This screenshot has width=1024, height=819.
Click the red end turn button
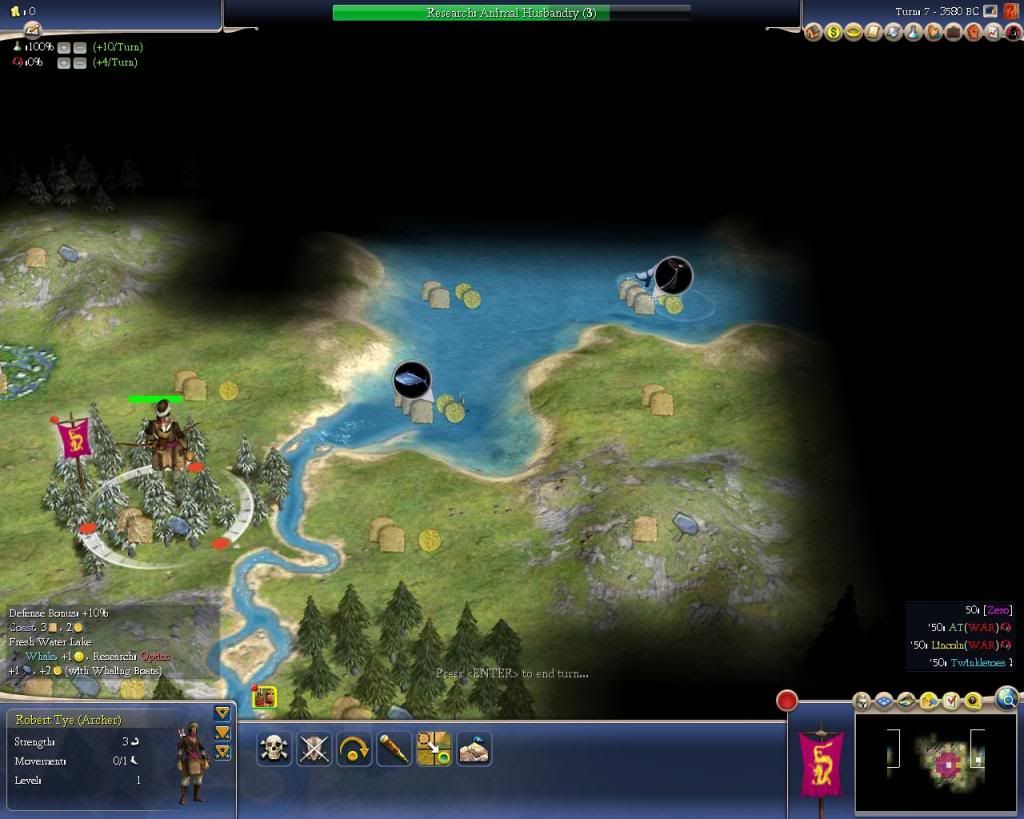[x=788, y=701]
